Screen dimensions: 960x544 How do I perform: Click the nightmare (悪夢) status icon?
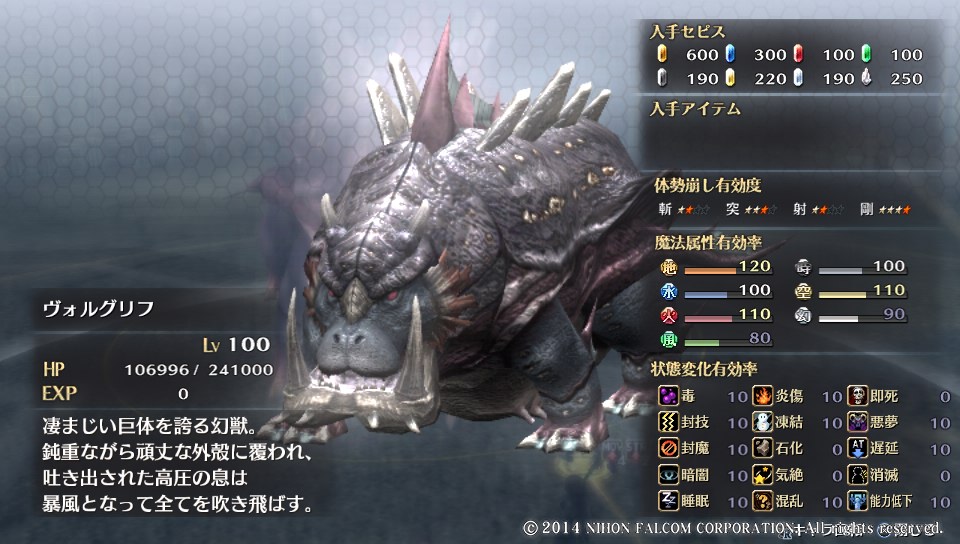[x=858, y=423]
